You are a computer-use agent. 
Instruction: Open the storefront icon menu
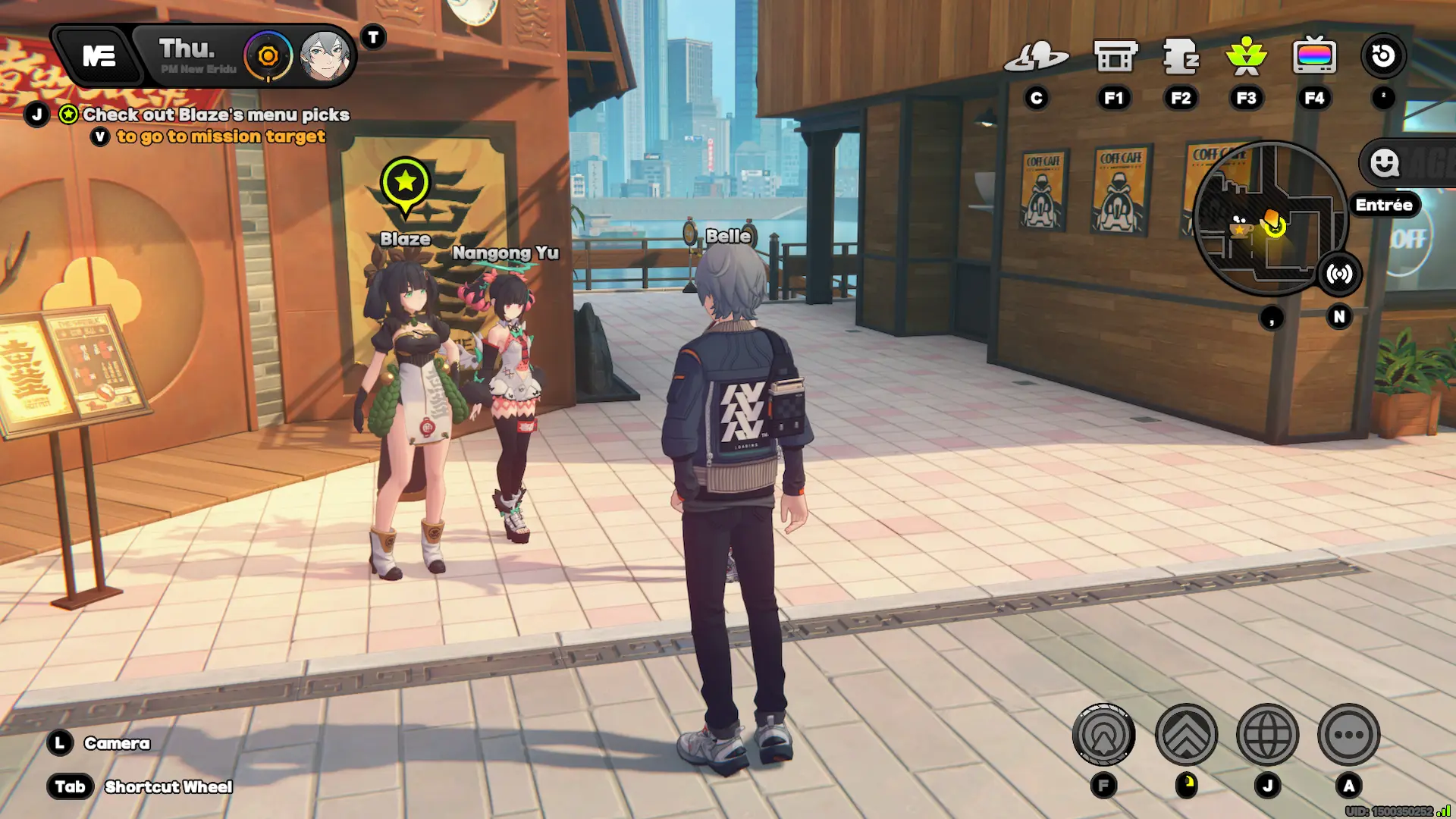point(1115,57)
